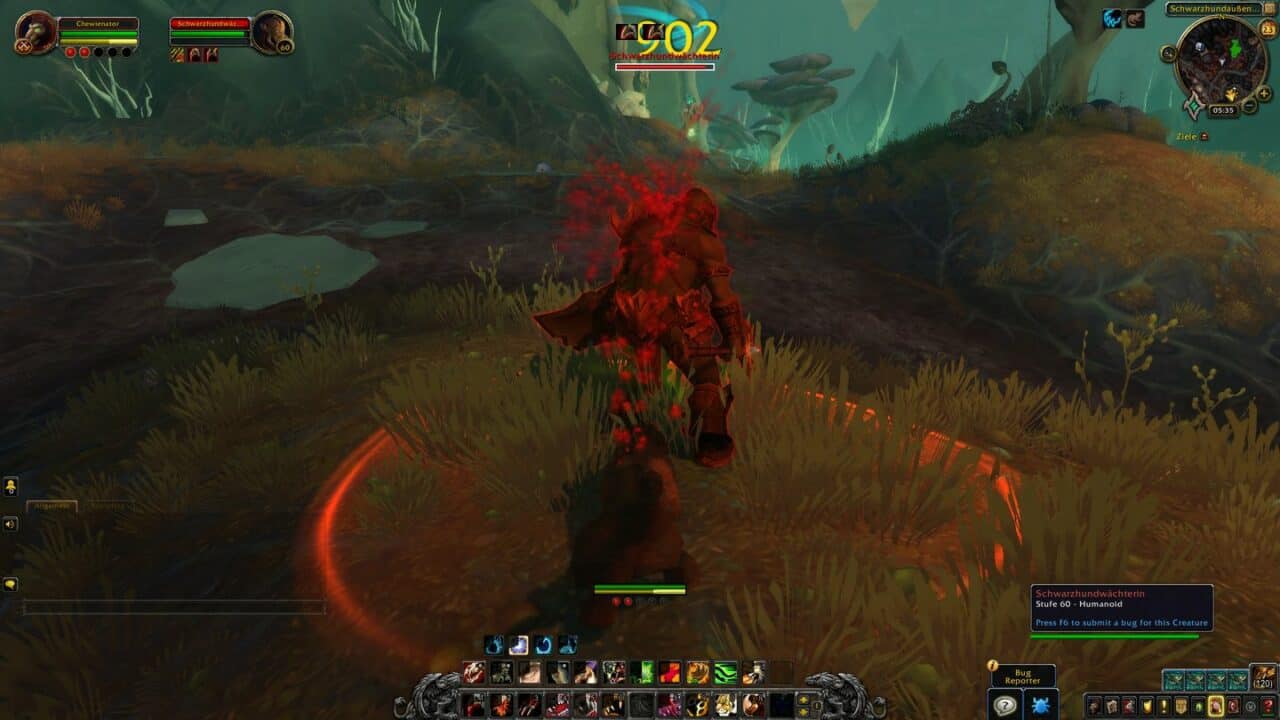Click a quest item icon above the action bar
1280x720 pixels.
pos(519,642)
